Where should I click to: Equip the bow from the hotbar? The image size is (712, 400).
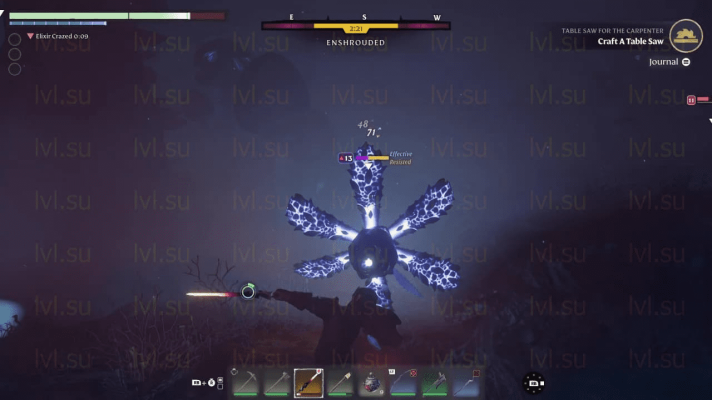402,382
